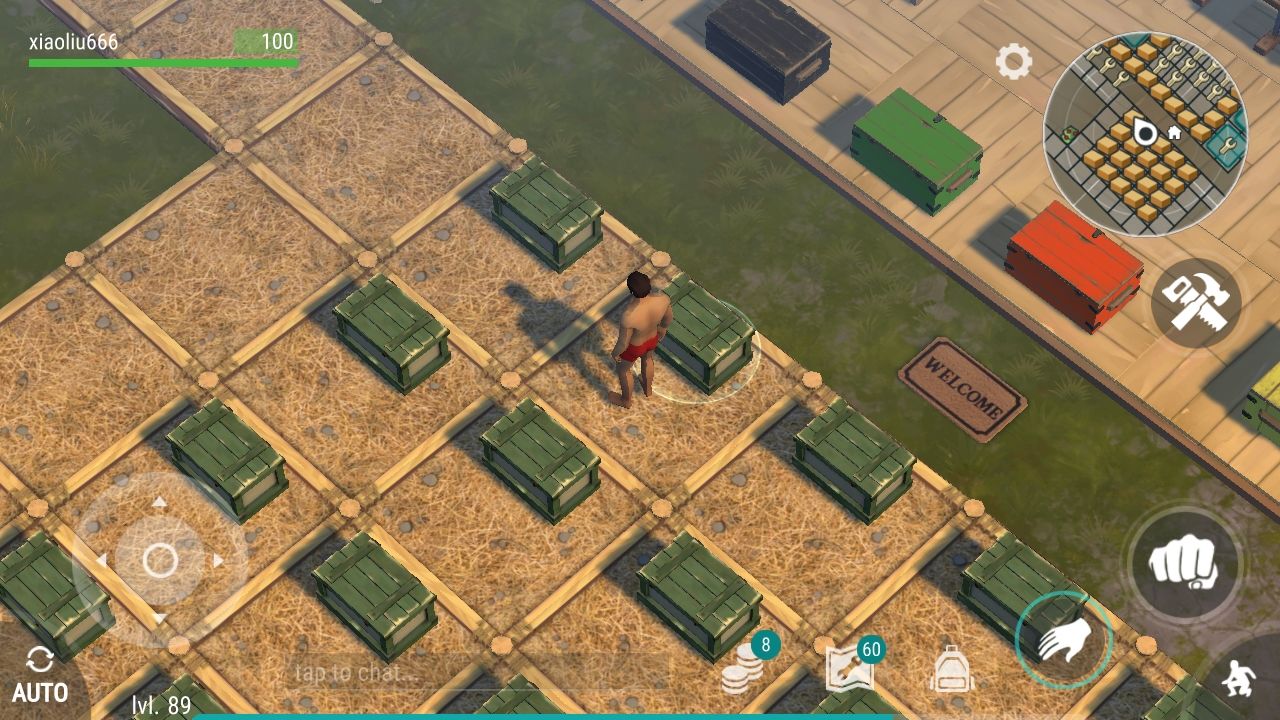Tap the hand interact button
This screenshot has height=720, width=1280.
pos(1063,640)
